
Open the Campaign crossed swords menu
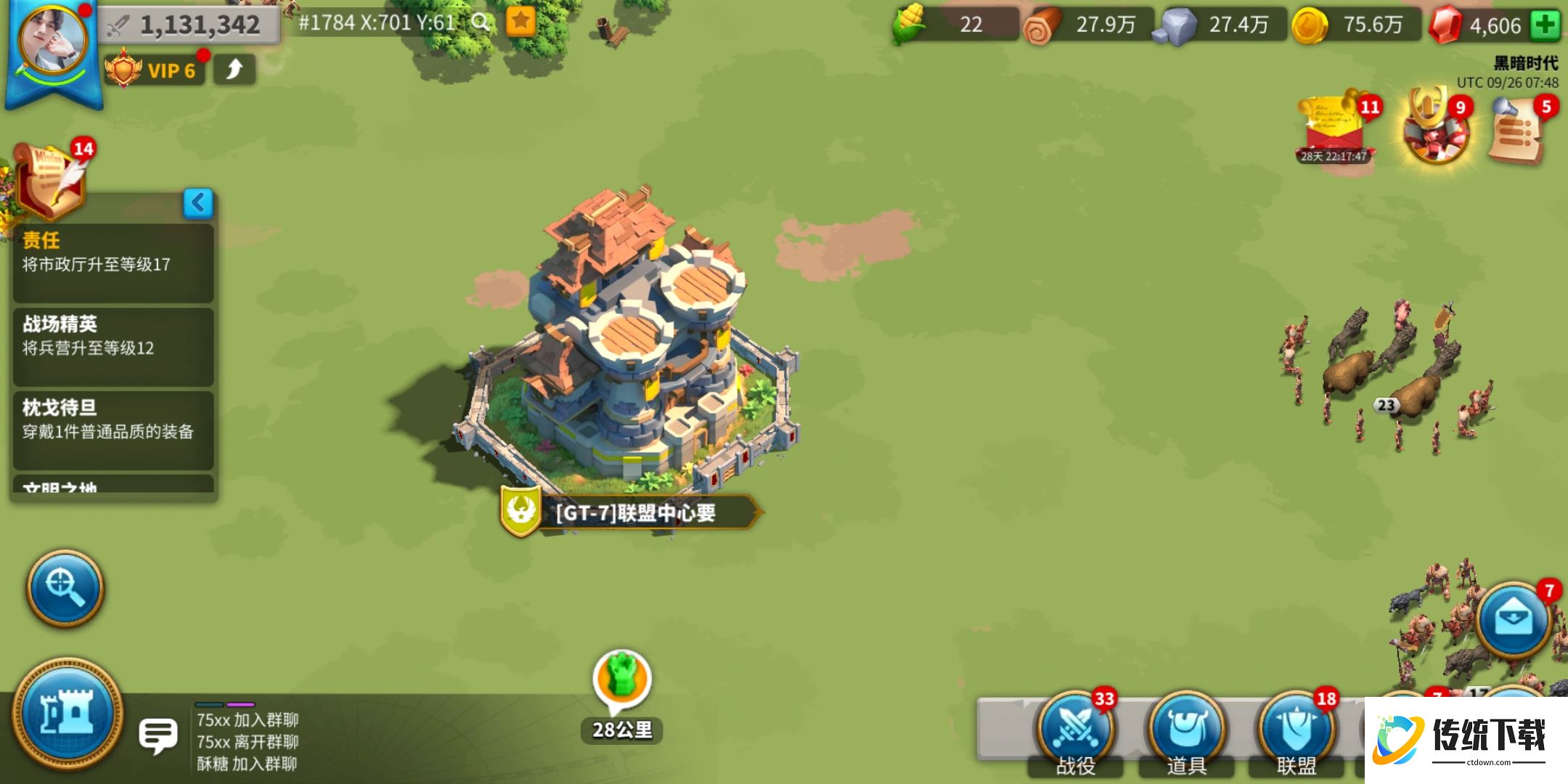coord(1074,730)
